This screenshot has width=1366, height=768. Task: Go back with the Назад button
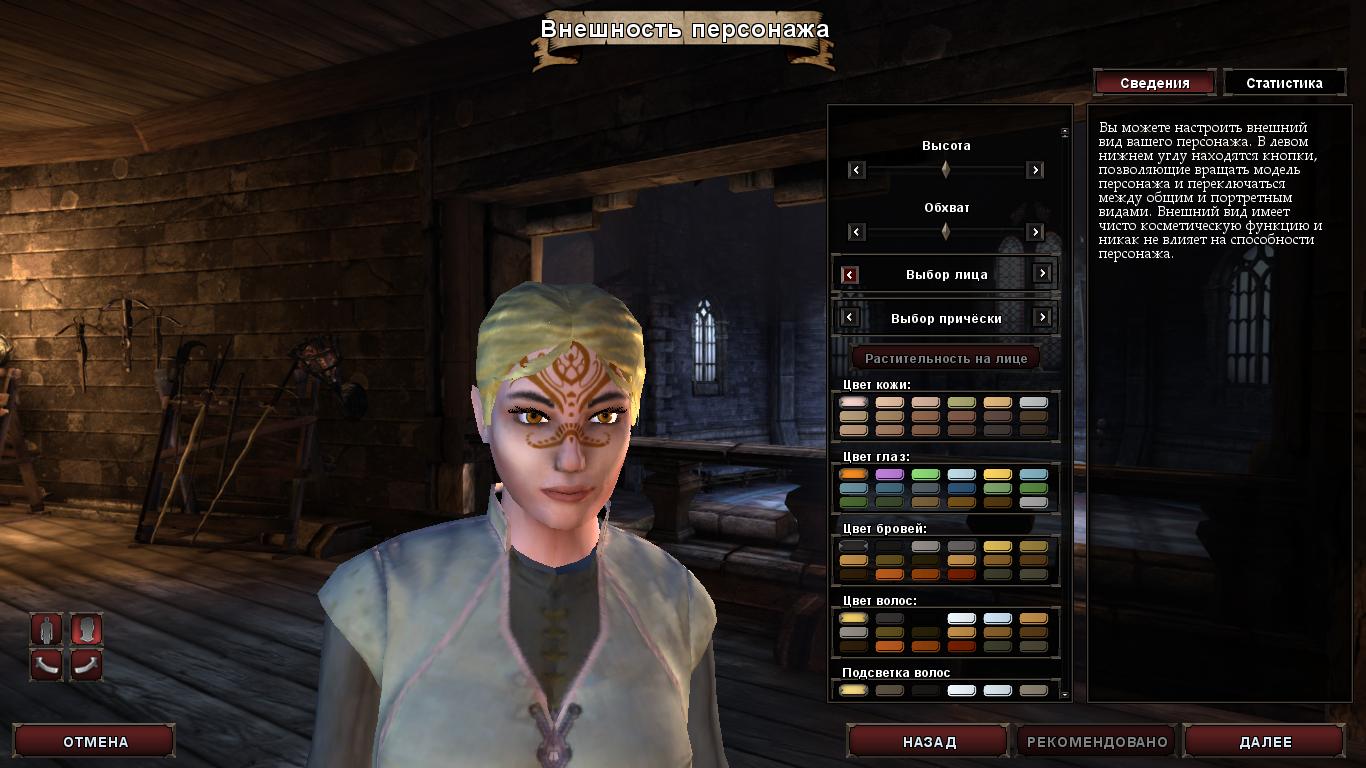click(x=929, y=742)
